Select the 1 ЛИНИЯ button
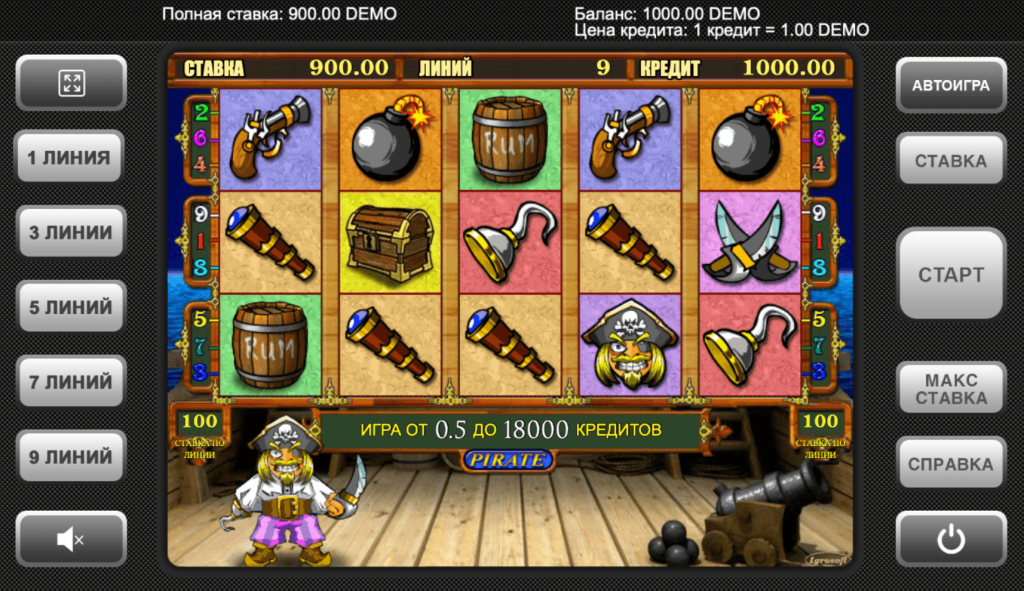 (x=70, y=157)
